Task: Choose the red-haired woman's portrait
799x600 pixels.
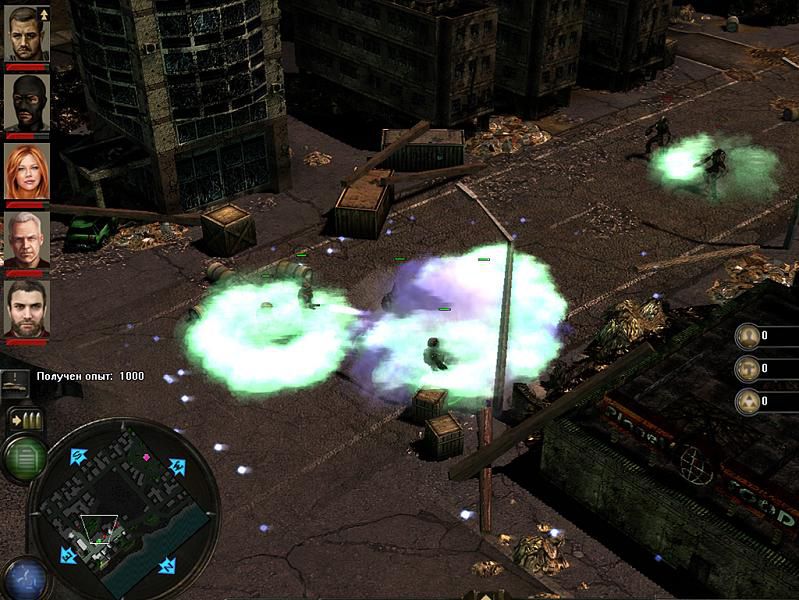Action: 27,172
